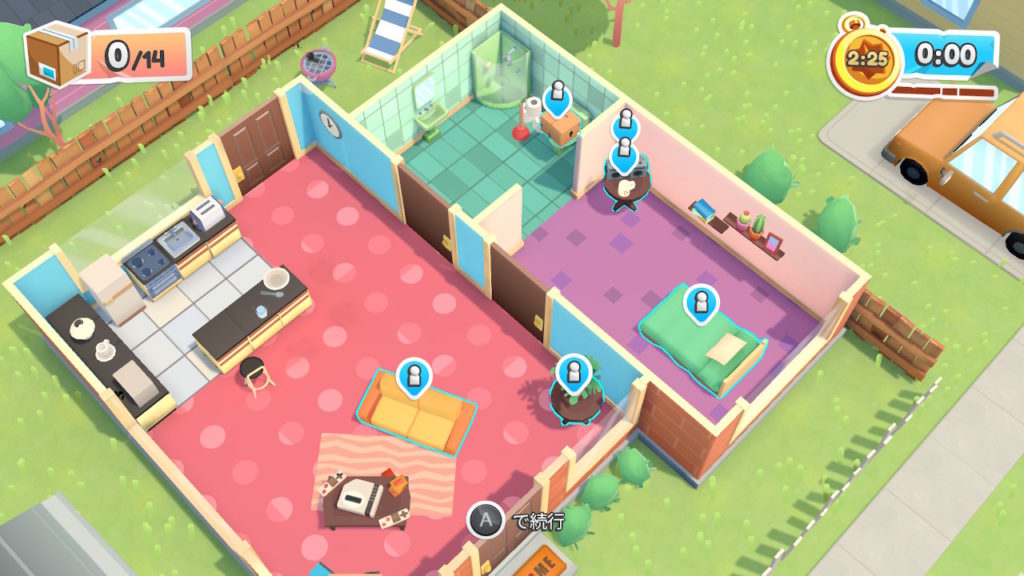This screenshot has width=1024, height=576.
Task: Select the marker pin above the green bed
Action: click(x=700, y=302)
